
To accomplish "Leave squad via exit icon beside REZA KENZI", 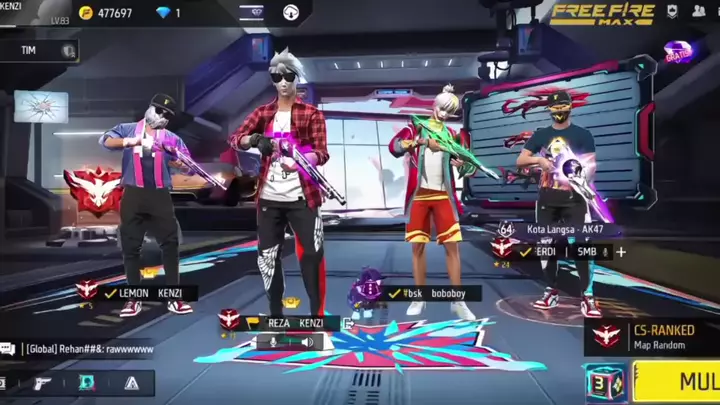I will [x=347, y=323].
